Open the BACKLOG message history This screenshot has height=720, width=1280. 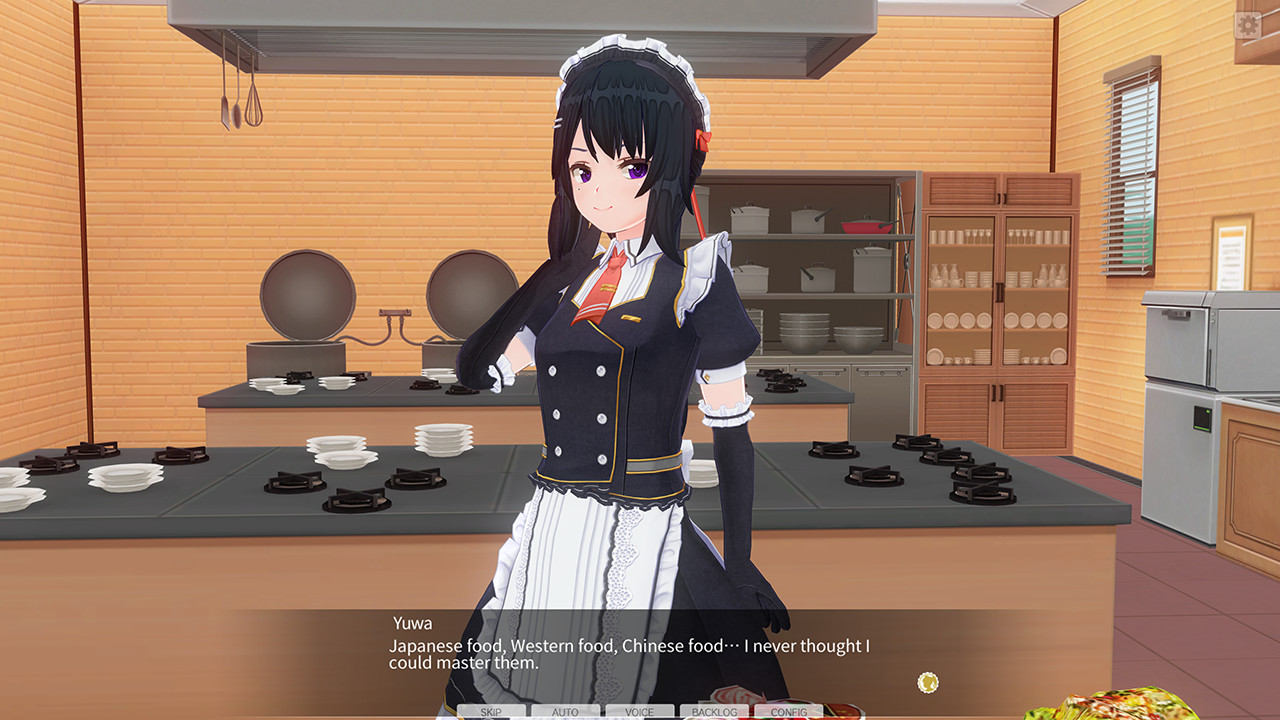click(714, 712)
